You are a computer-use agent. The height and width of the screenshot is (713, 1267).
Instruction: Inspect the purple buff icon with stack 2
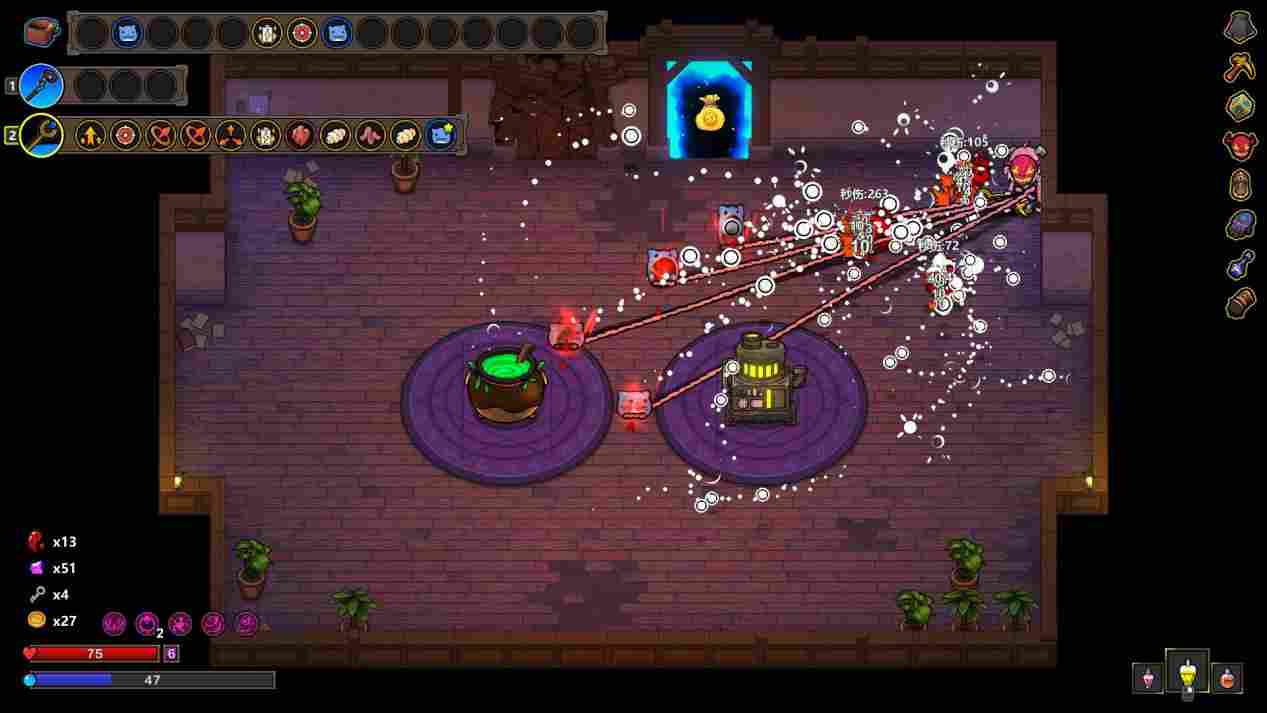pyautogui.click(x=147, y=624)
